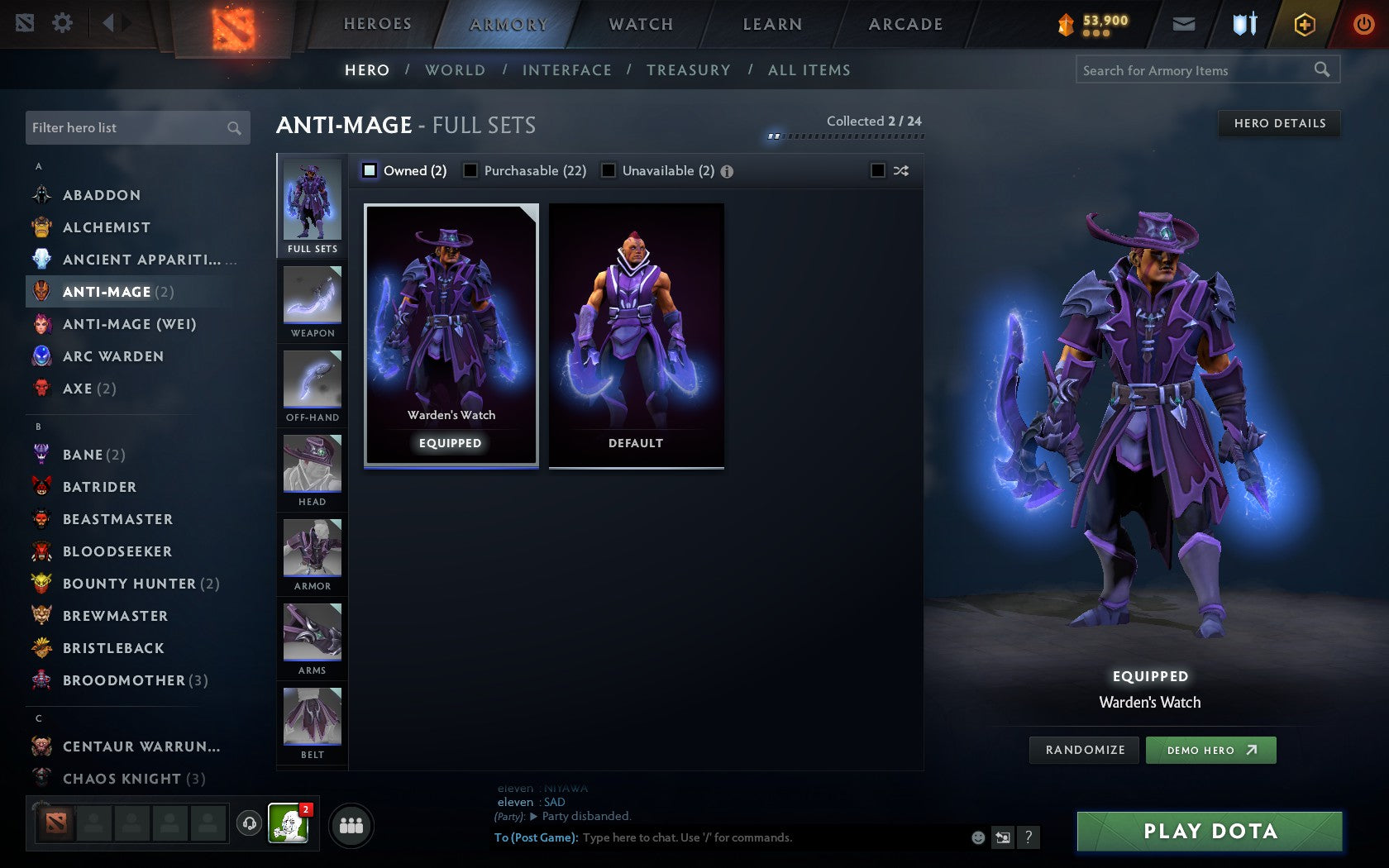The height and width of the screenshot is (868, 1389).
Task: Switch to the Treasury sub-tab
Action: (x=689, y=70)
